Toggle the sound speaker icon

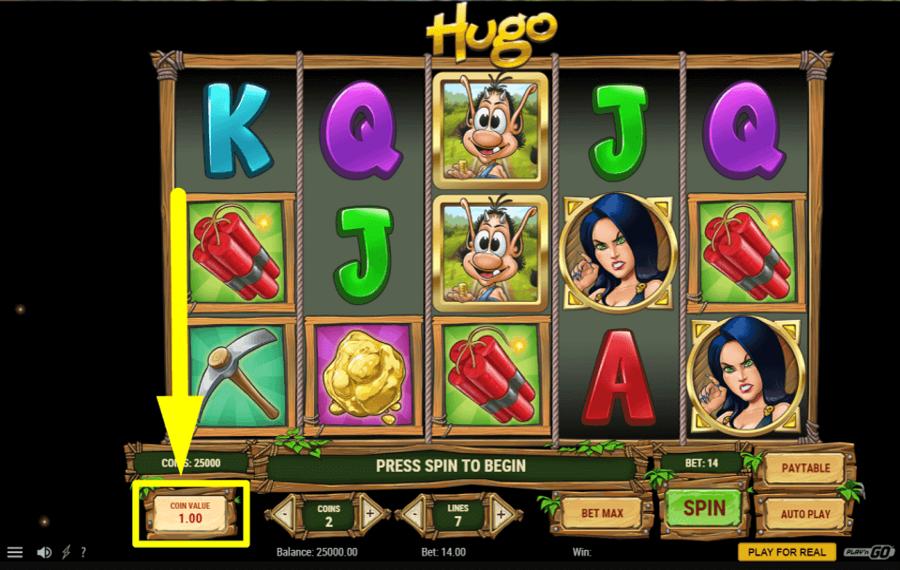(44, 552)
